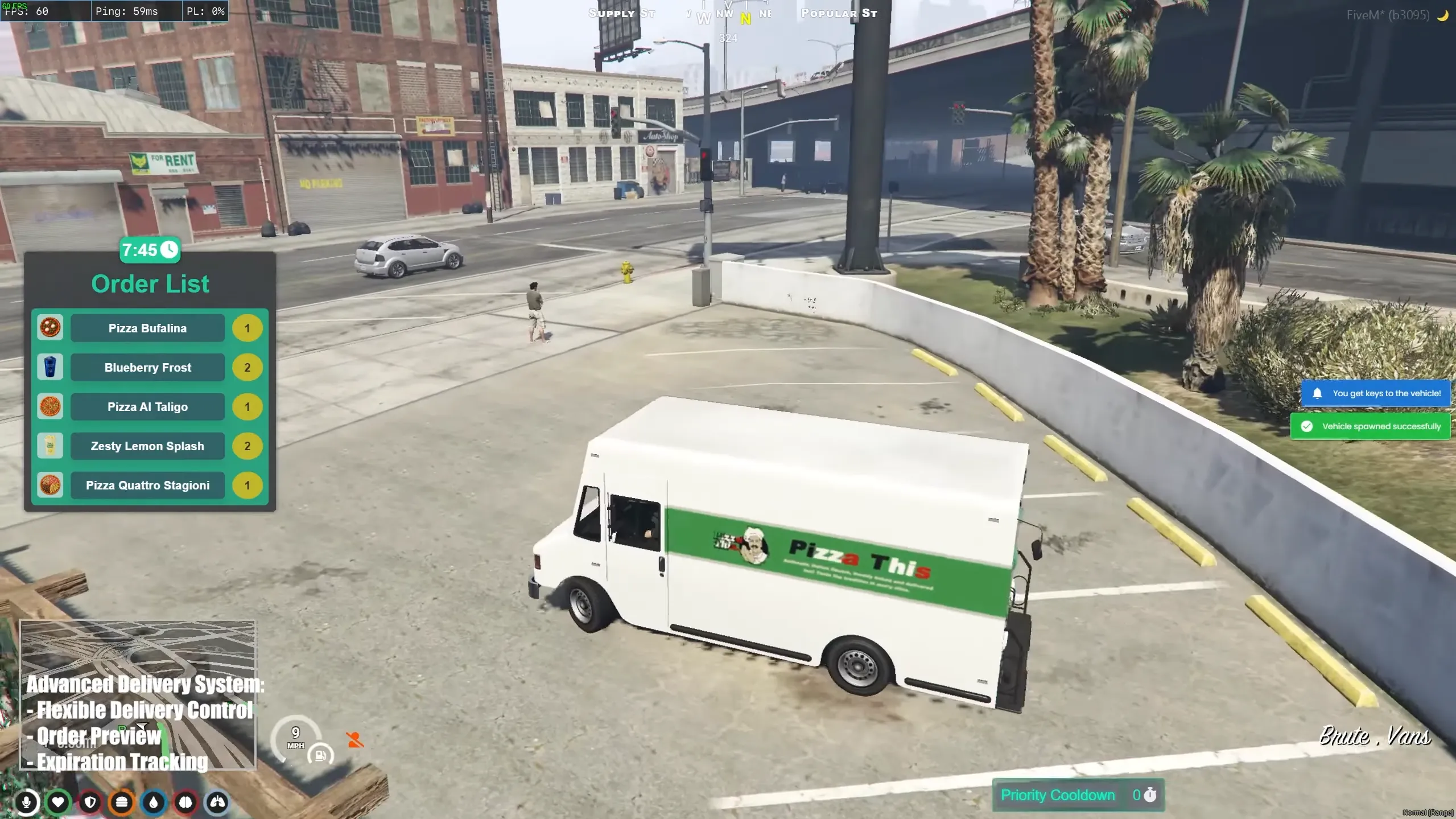
Task: Click the circular MPH speedometer gauge
Action: (295, 738)
